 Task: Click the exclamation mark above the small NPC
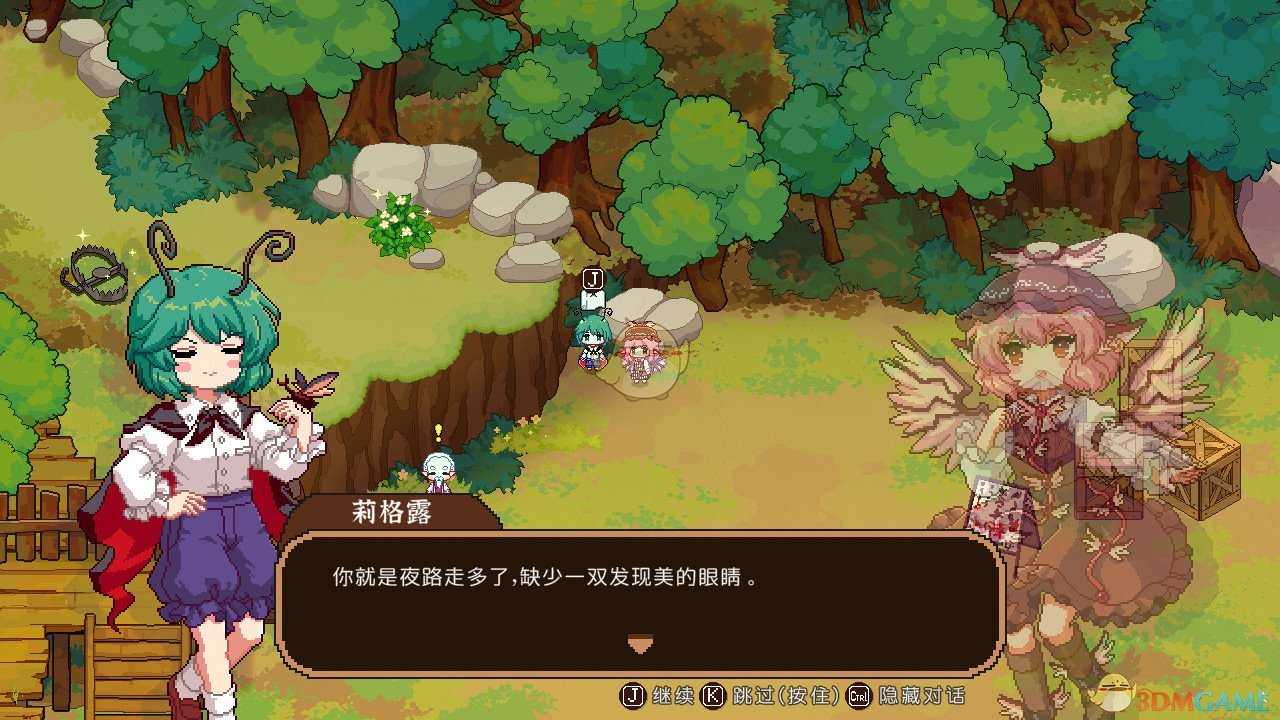coord(437,432)
